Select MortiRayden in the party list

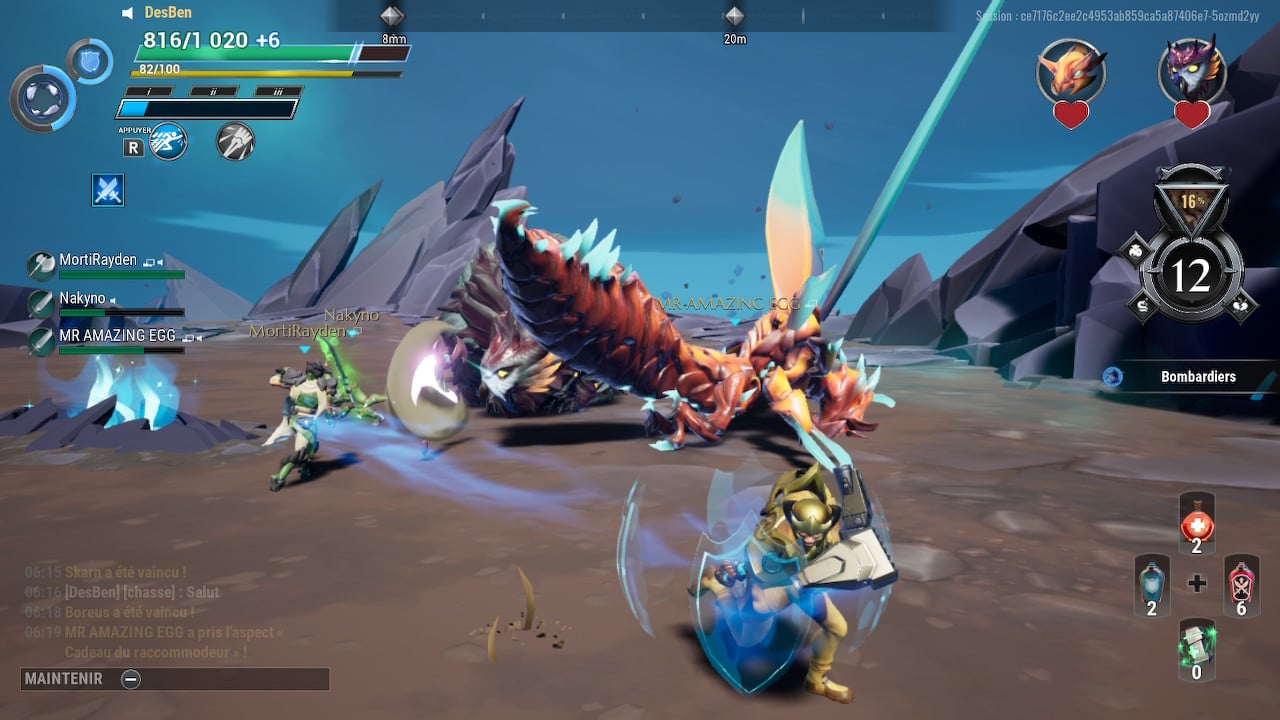coord(97,260)
